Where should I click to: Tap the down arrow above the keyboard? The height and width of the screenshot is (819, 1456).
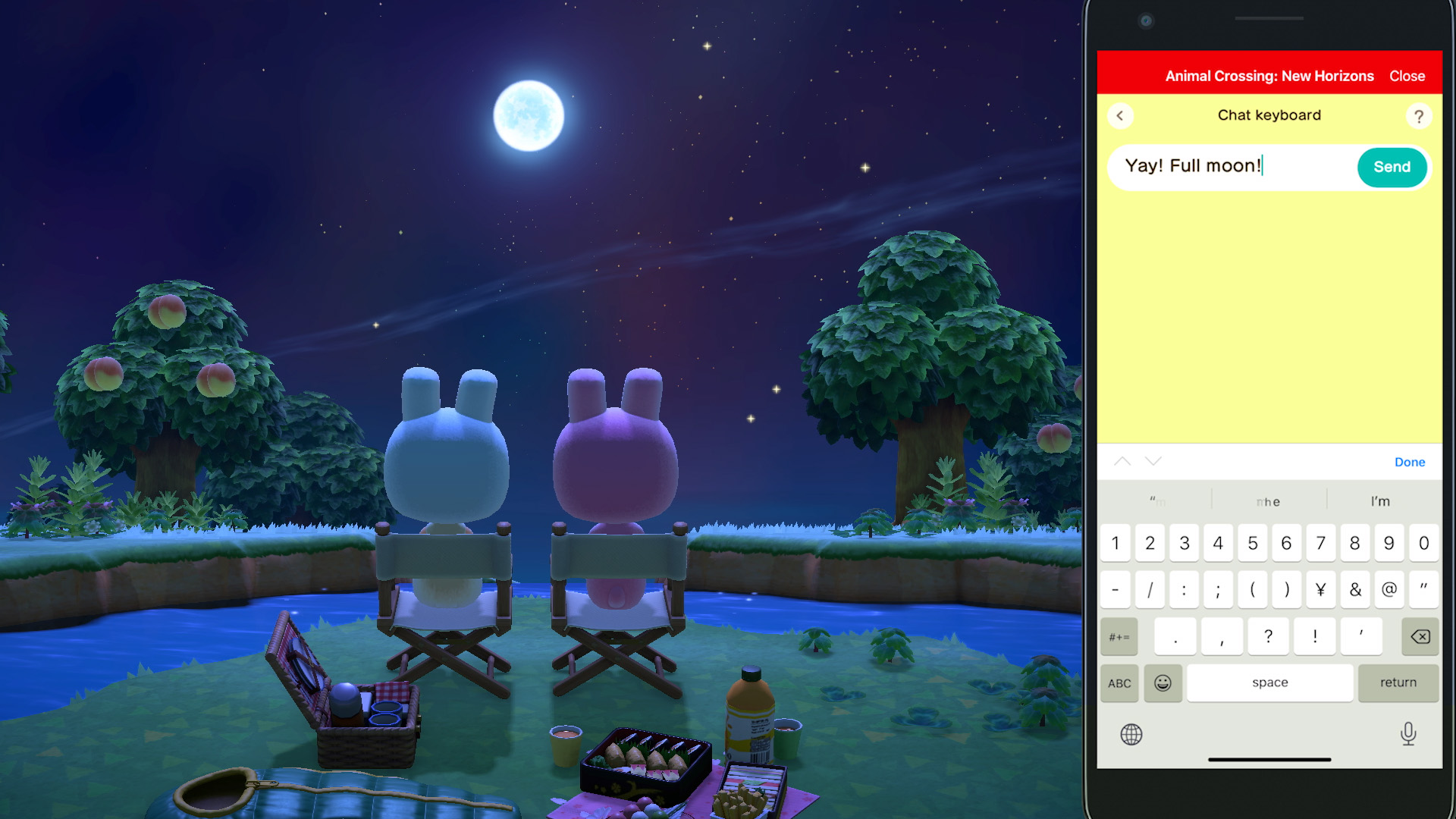[1153, 461]
